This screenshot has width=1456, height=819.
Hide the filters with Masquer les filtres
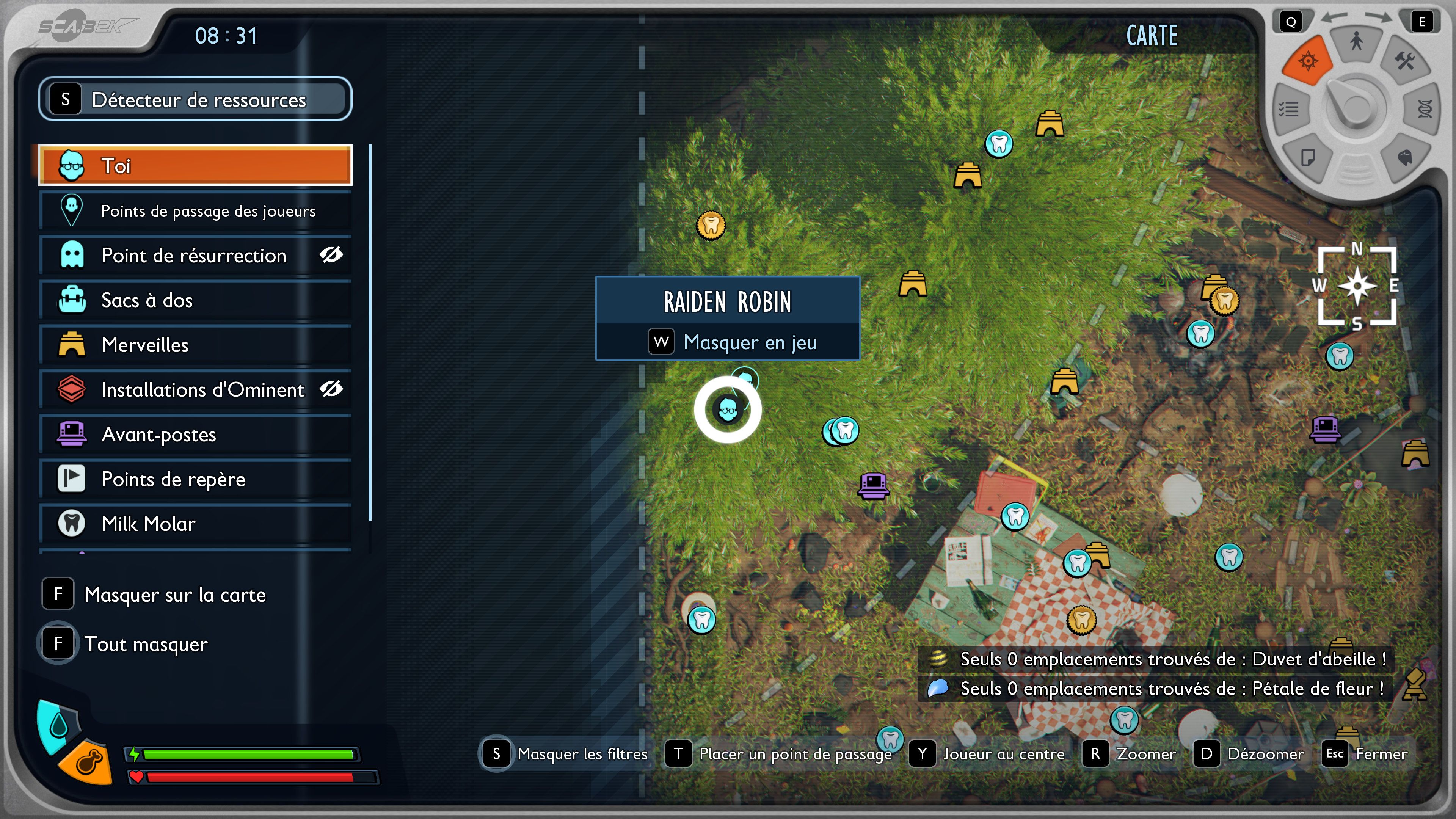tap(565, 754)
